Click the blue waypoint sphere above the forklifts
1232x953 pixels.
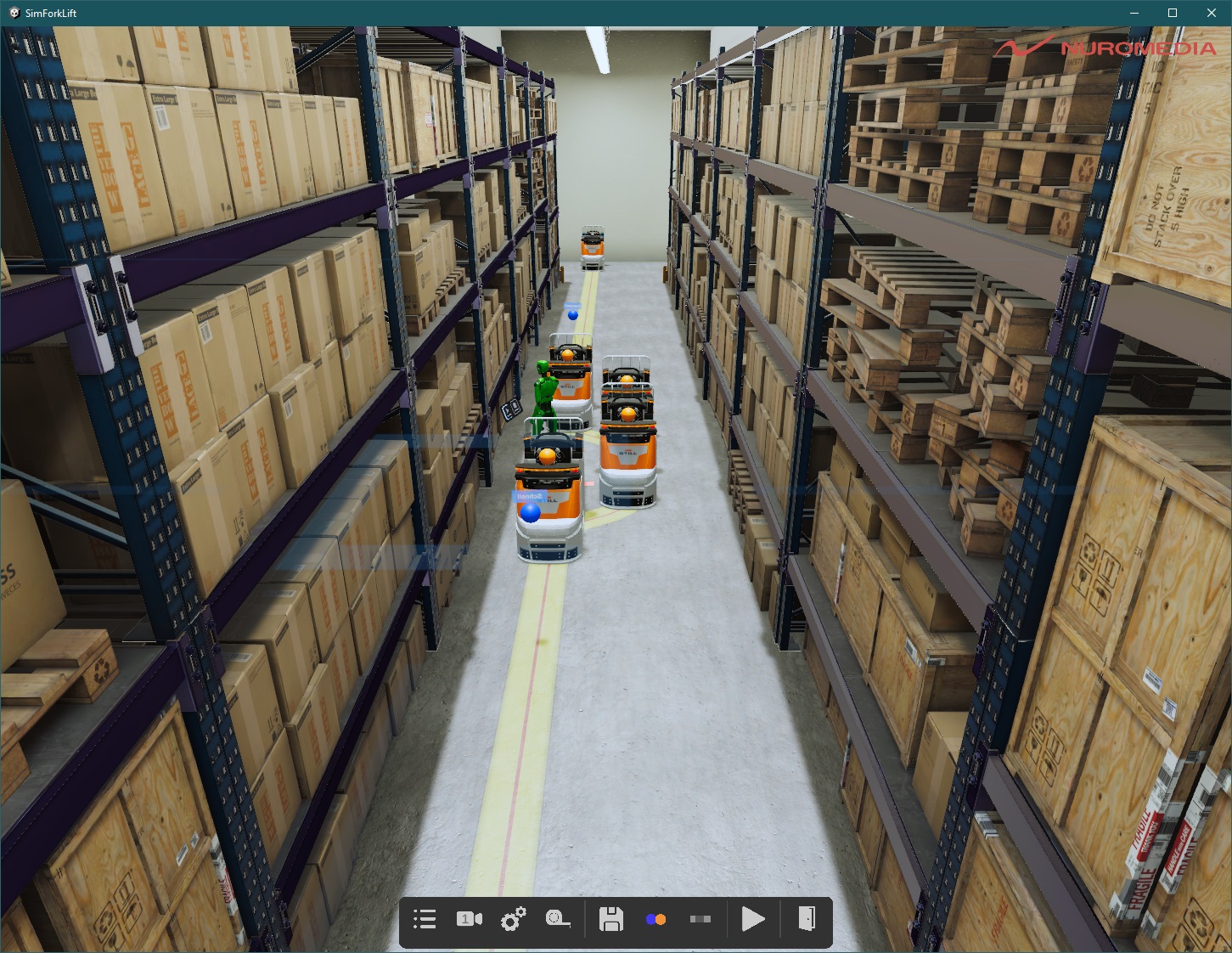tap(574, 313)
